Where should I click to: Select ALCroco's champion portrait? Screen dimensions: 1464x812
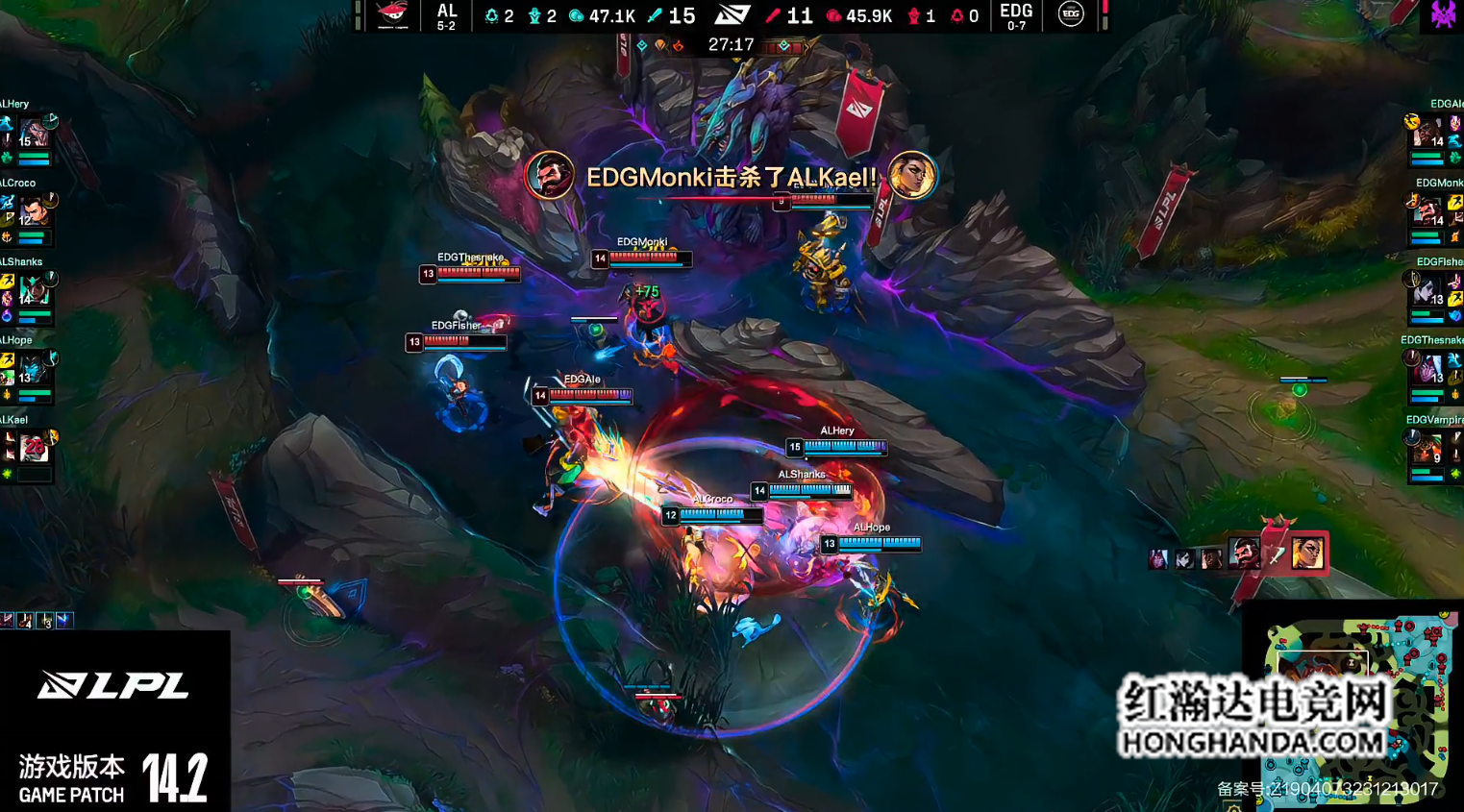click(34, 210)
